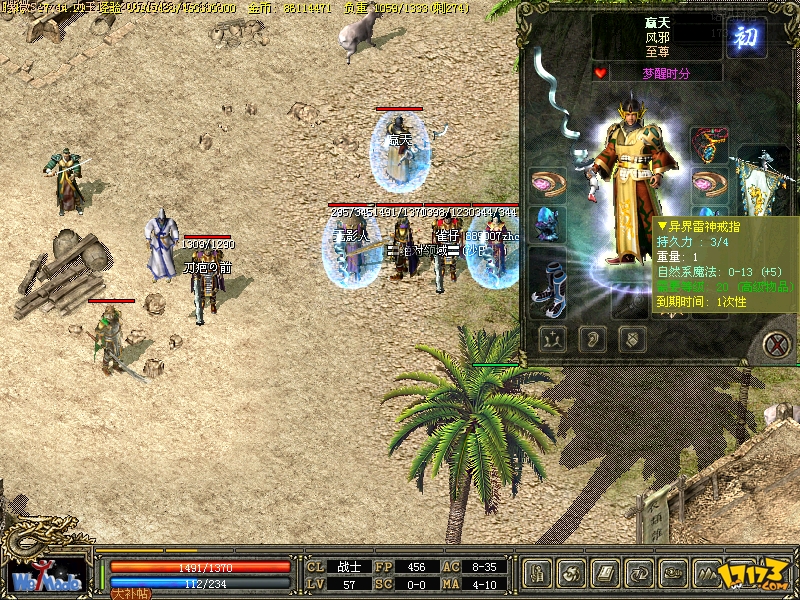Open the book icon button in bottom bar
800x600 pixels.
[605, 573]
